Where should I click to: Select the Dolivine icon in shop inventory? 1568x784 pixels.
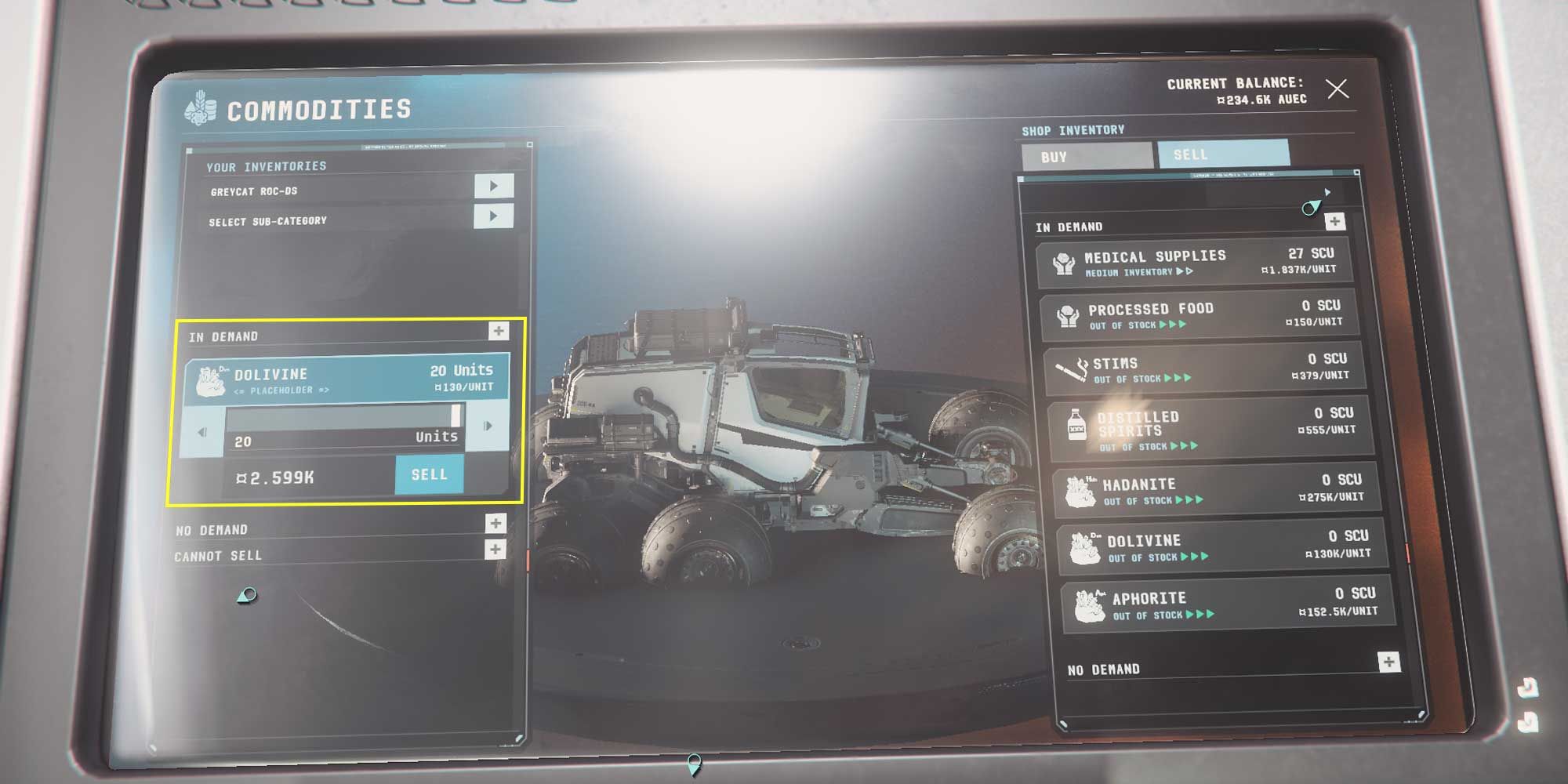tap(1087, 547)
